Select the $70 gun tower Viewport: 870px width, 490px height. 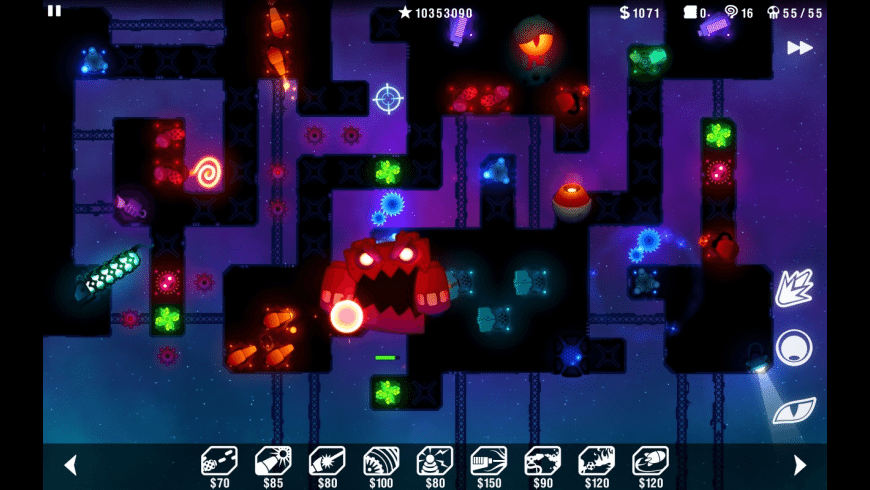coord(219,461)
